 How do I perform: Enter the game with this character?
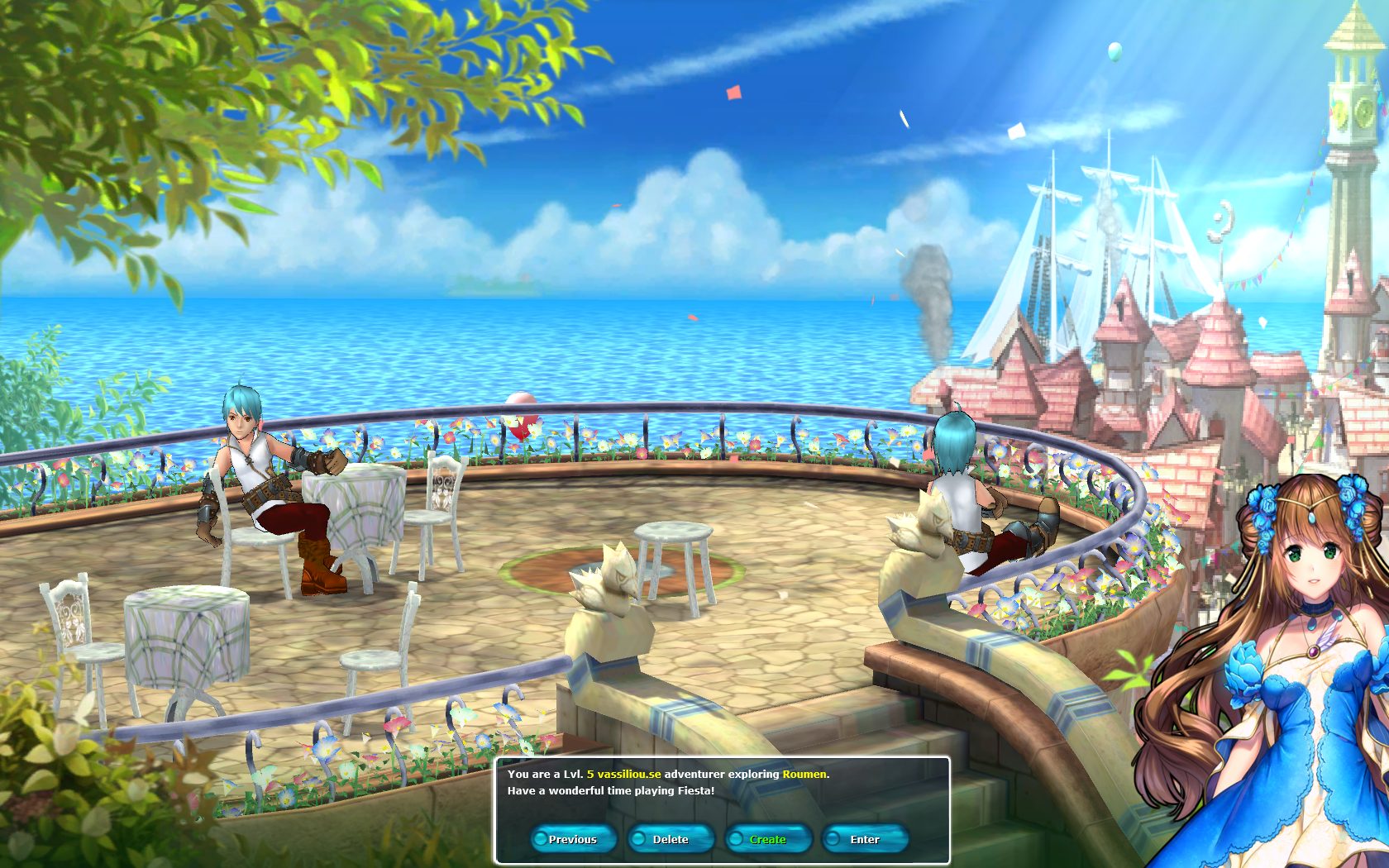(x=865, y=839)
